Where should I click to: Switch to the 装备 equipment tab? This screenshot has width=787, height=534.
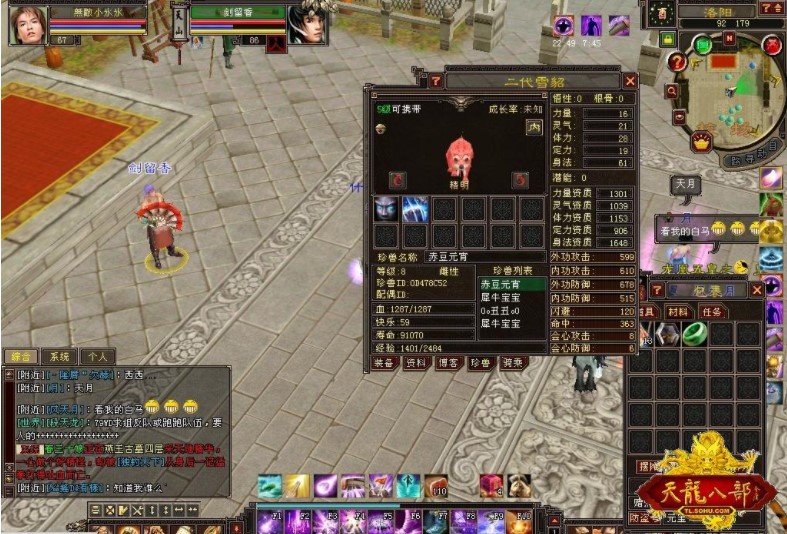tap(384, 363)
